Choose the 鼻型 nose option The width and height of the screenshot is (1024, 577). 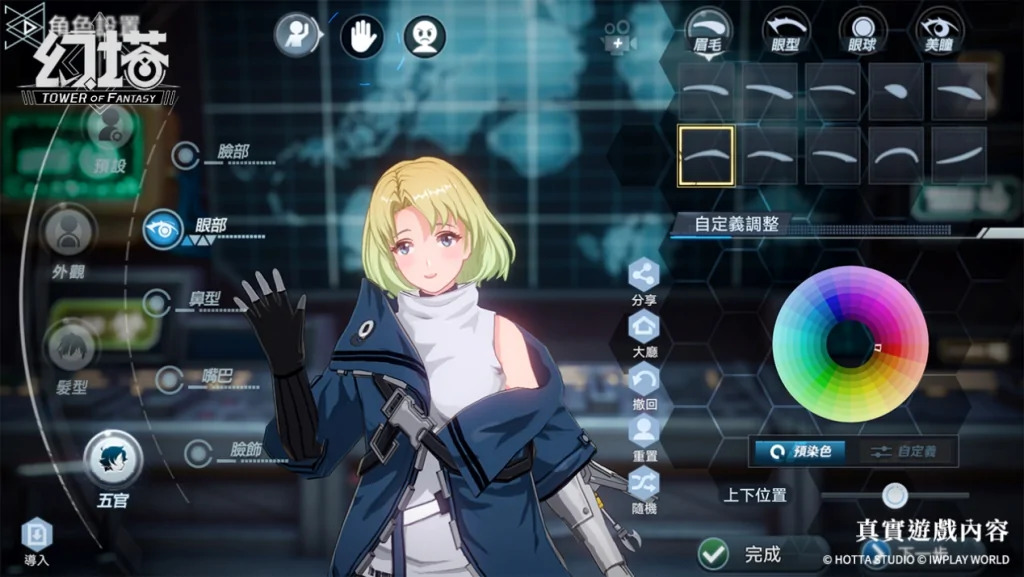[158, 302]
